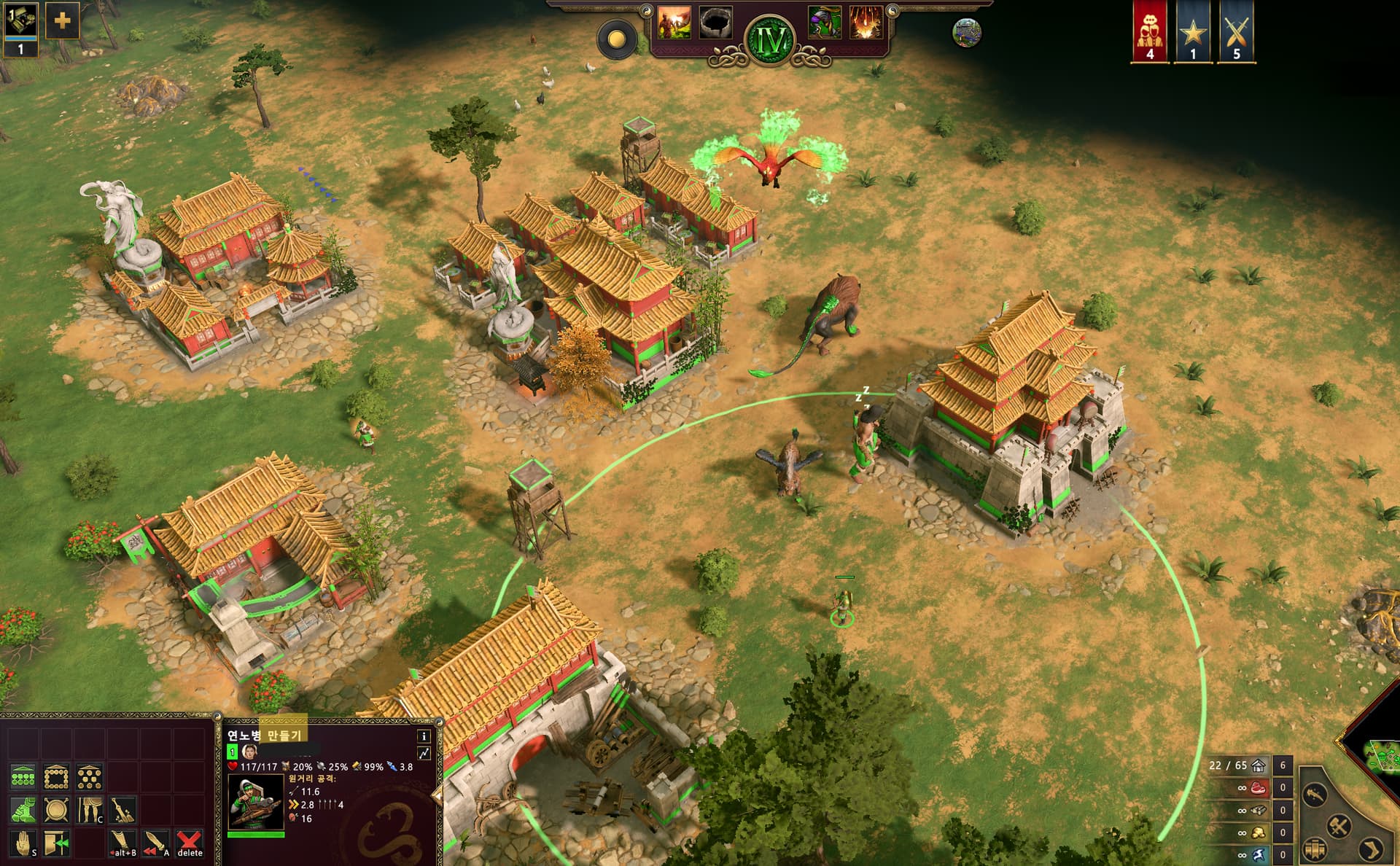This screenshot has height=866, width=1400.
Task: Delete the selected unit with red X
Action: (190, 843)
